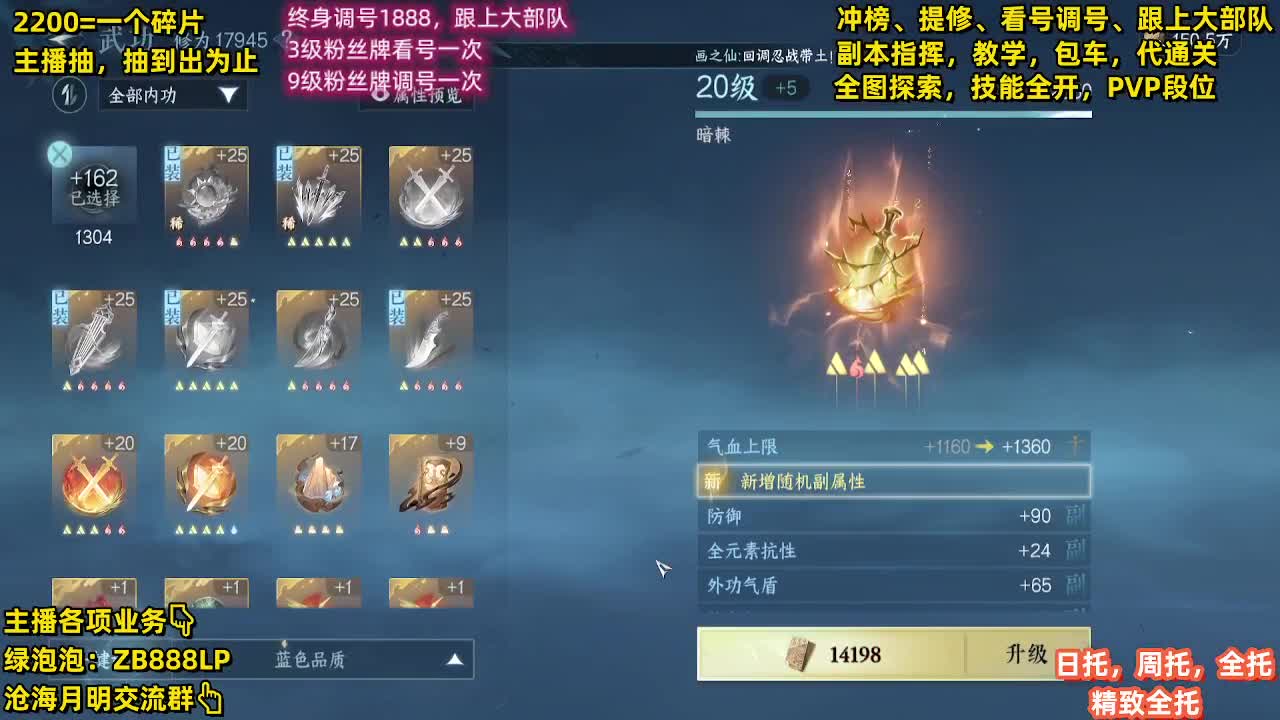Select the harp-shaped inner skill in row two
The image size is (1280, 720).
pyautogui.click(x=94, y=335)
